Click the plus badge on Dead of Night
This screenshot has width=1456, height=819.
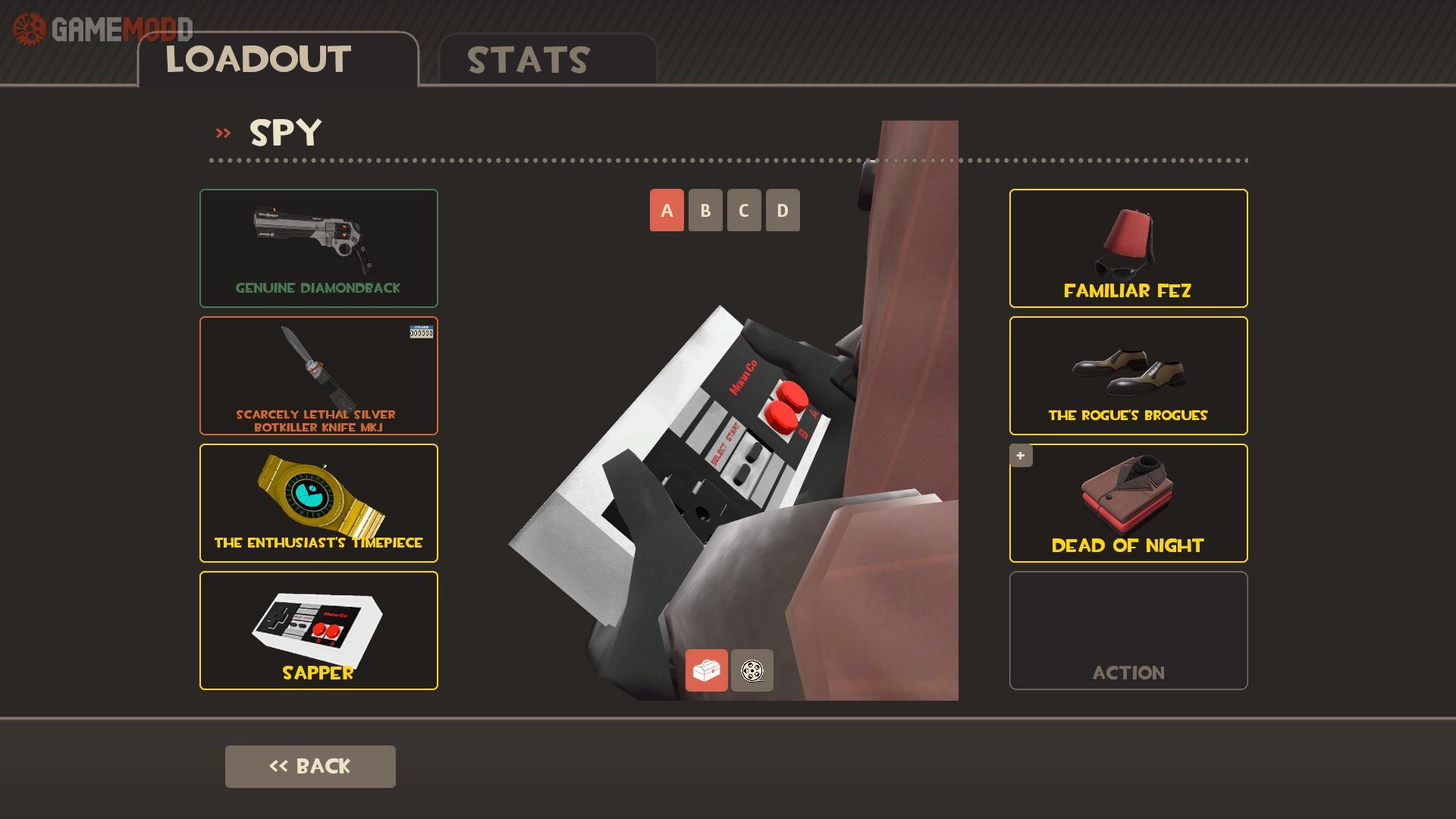coord(1021,456)
